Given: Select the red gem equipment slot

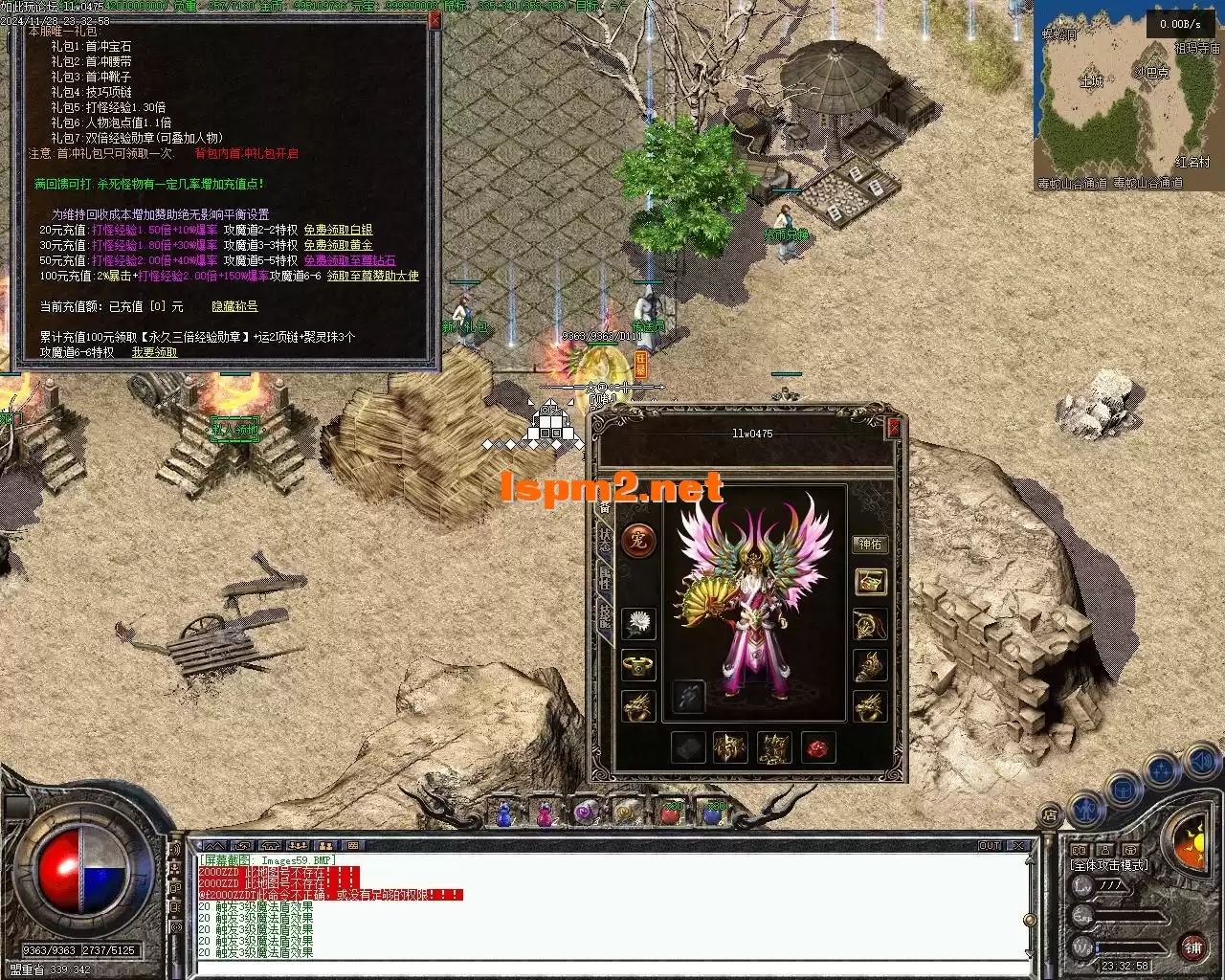Looking at the screenshot, I should [x=818, y=747].
